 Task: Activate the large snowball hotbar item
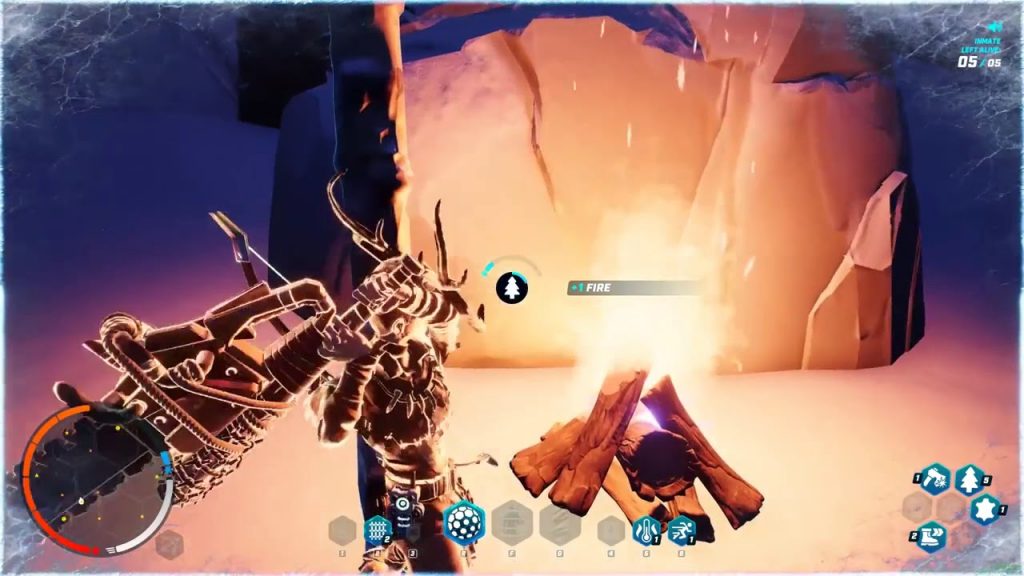click(464, 522)
